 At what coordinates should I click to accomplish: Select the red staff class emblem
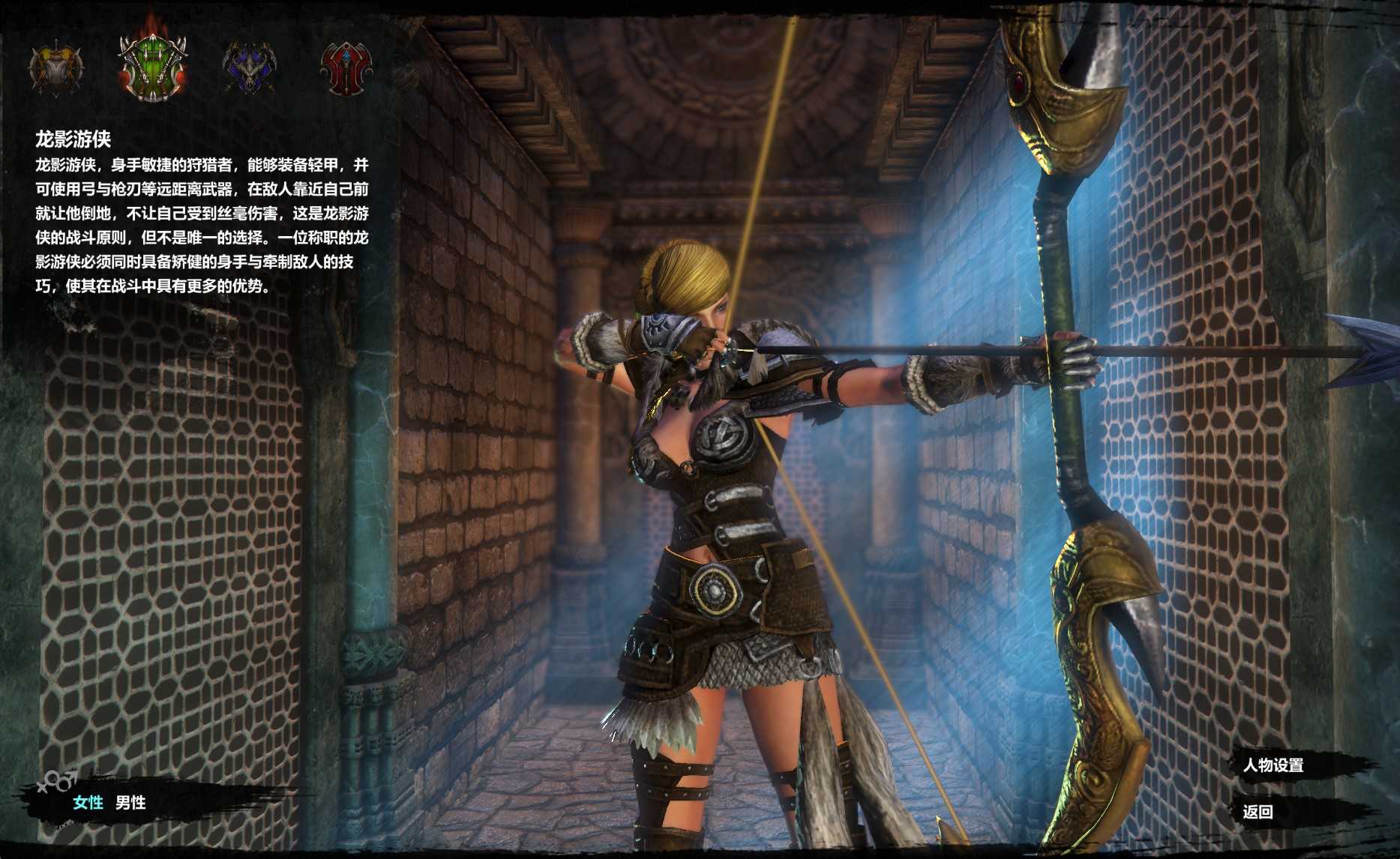[x=346, y=68]
